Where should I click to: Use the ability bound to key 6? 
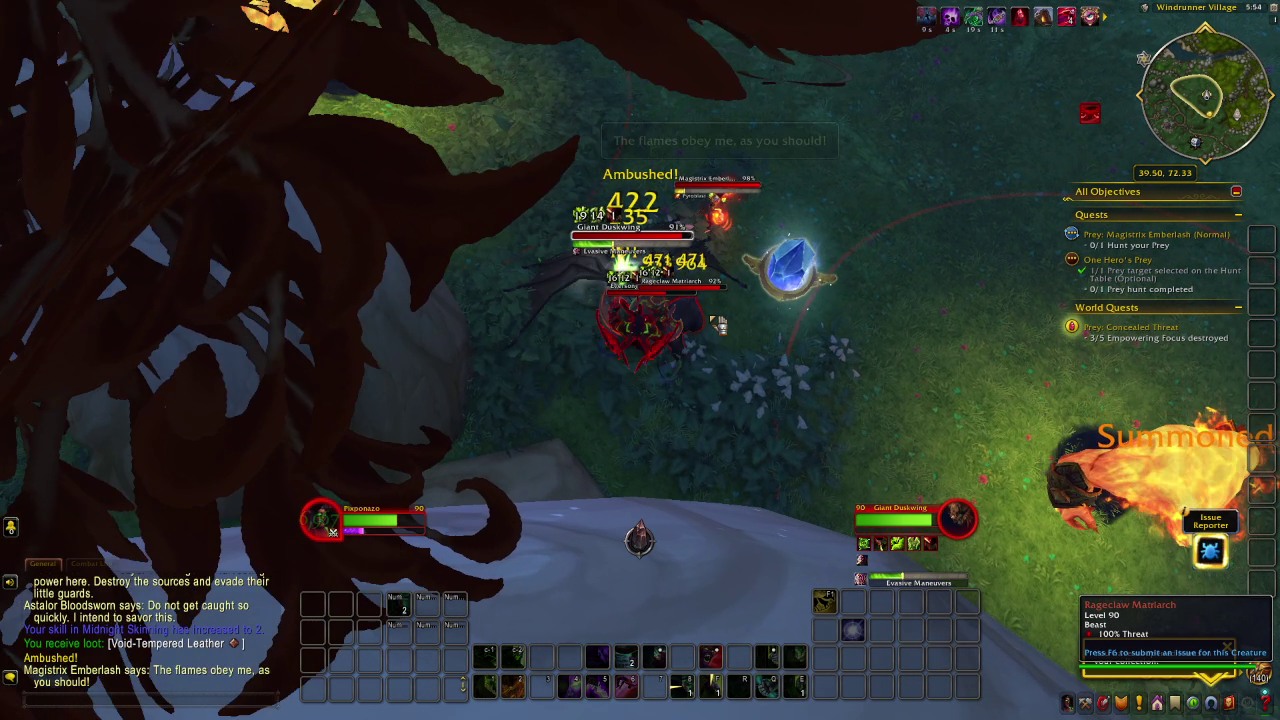click(626, 686)
